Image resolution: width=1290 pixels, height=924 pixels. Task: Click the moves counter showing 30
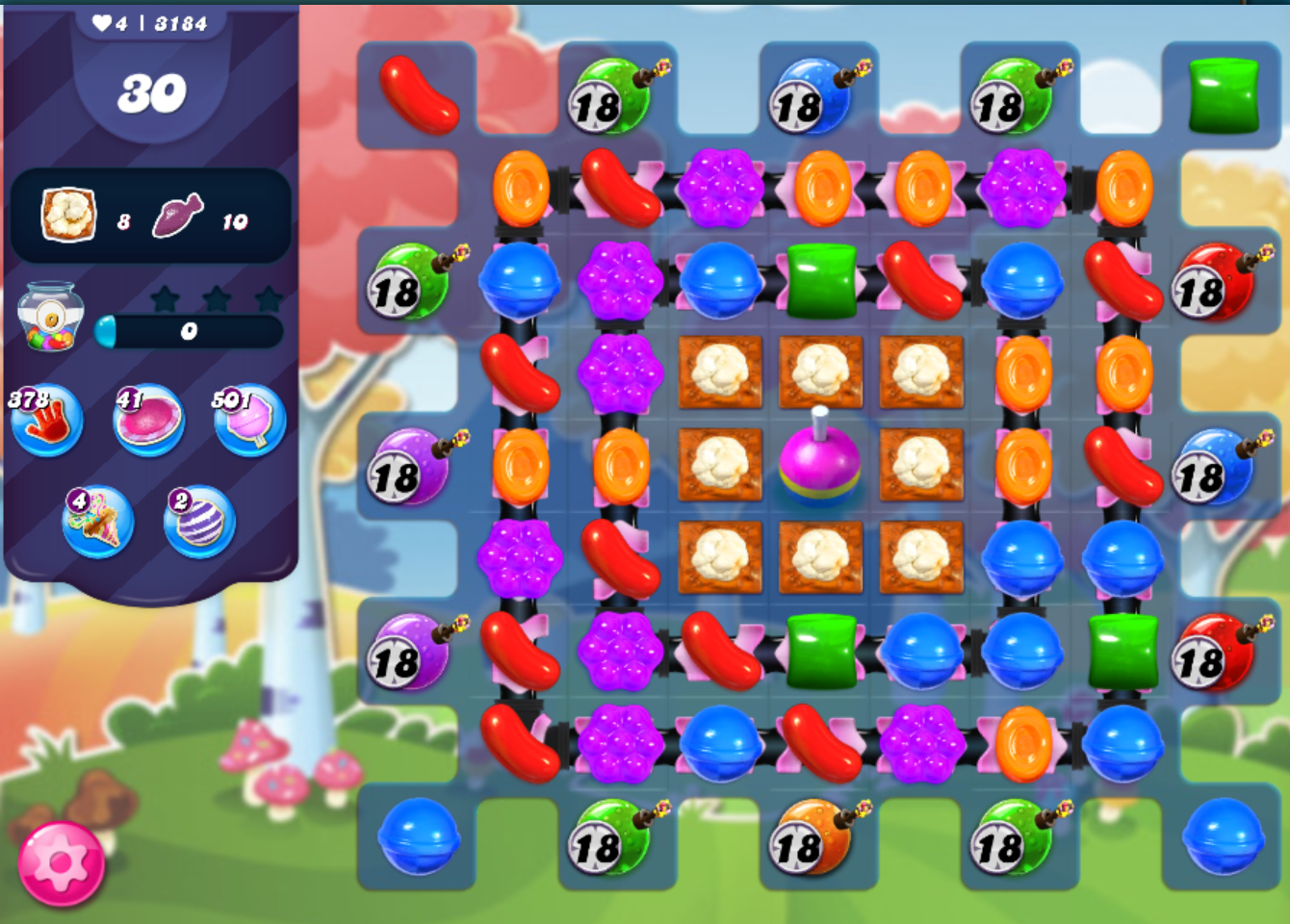(x=150, y=92)
